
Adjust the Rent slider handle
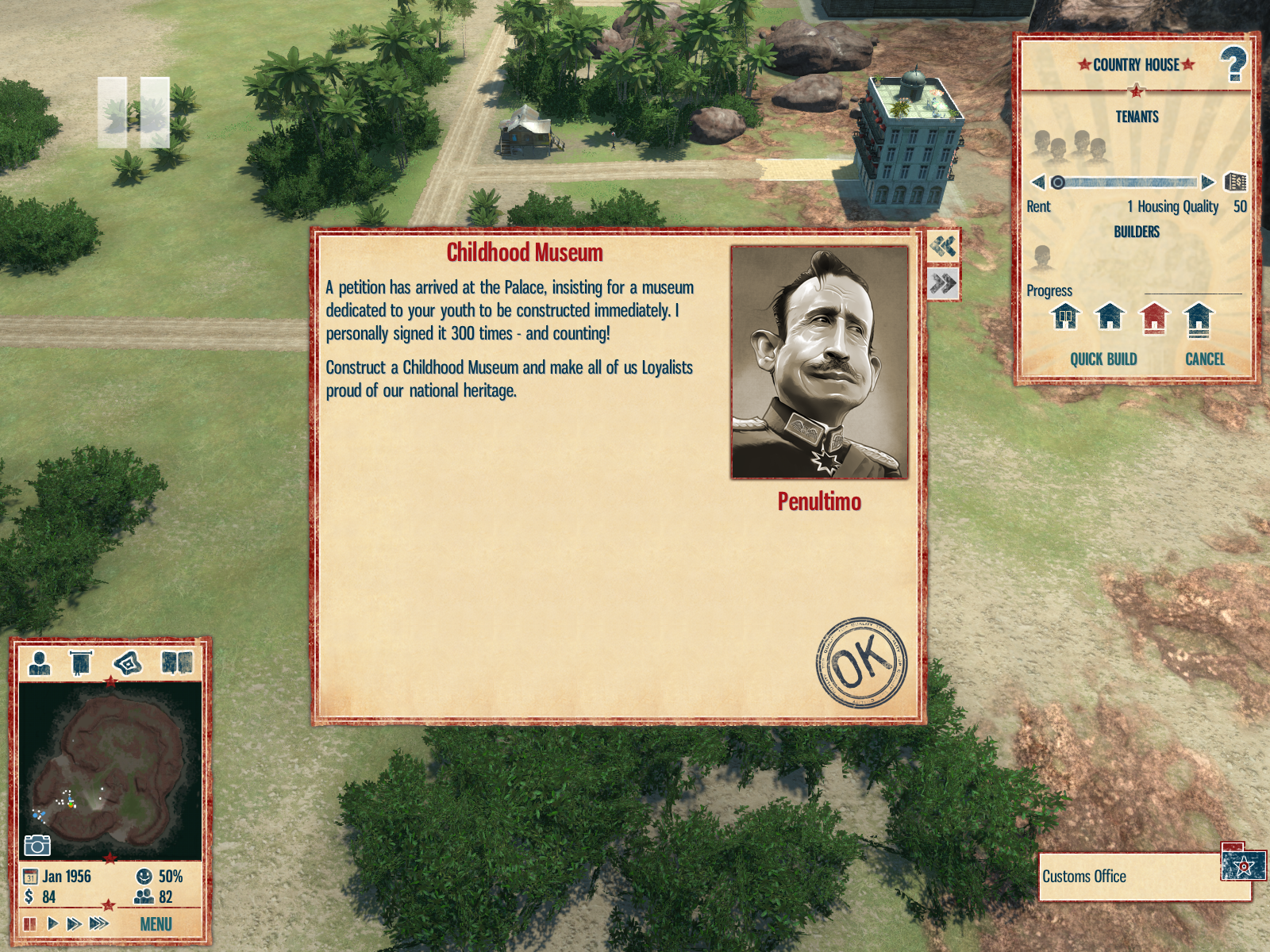pos(1058,182)
